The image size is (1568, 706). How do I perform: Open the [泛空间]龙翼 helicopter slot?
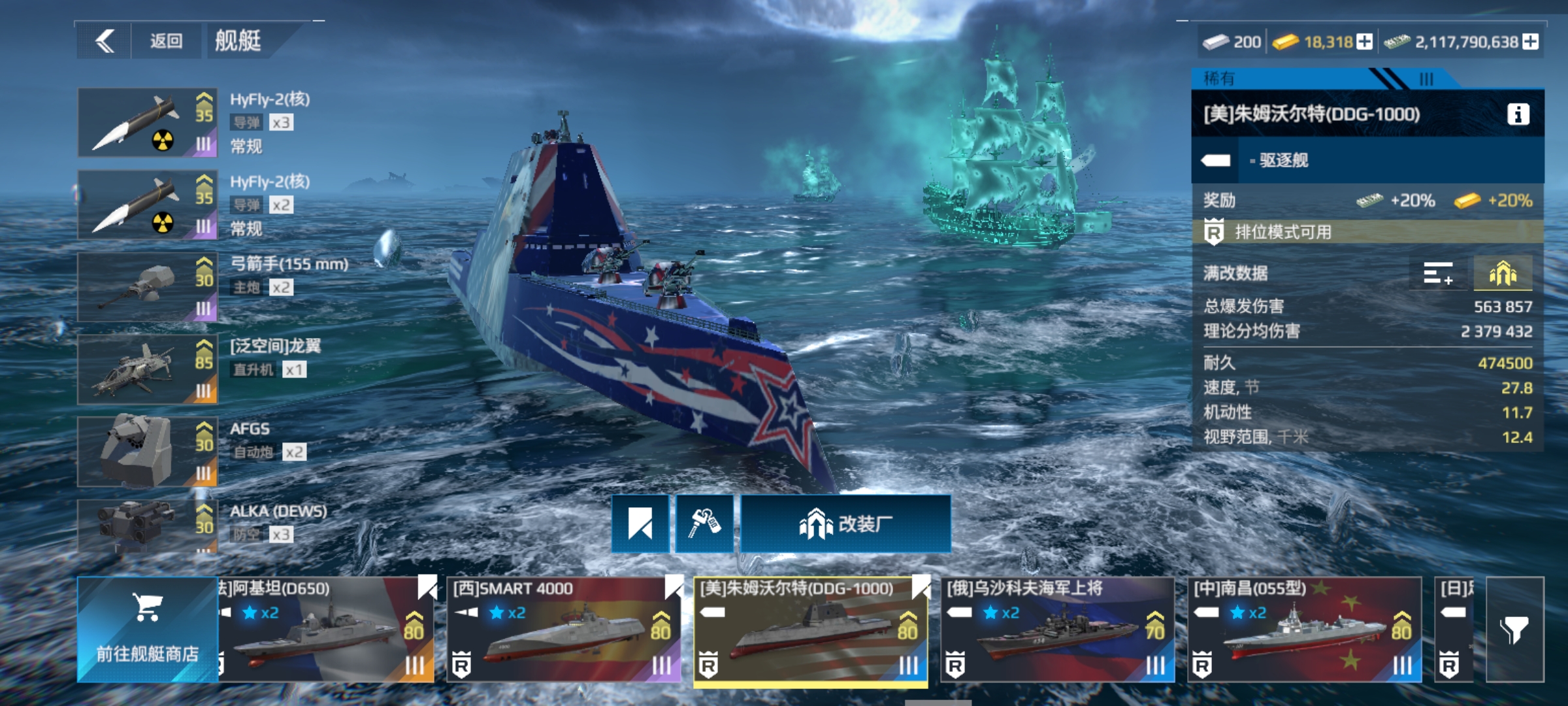point(148,370)
